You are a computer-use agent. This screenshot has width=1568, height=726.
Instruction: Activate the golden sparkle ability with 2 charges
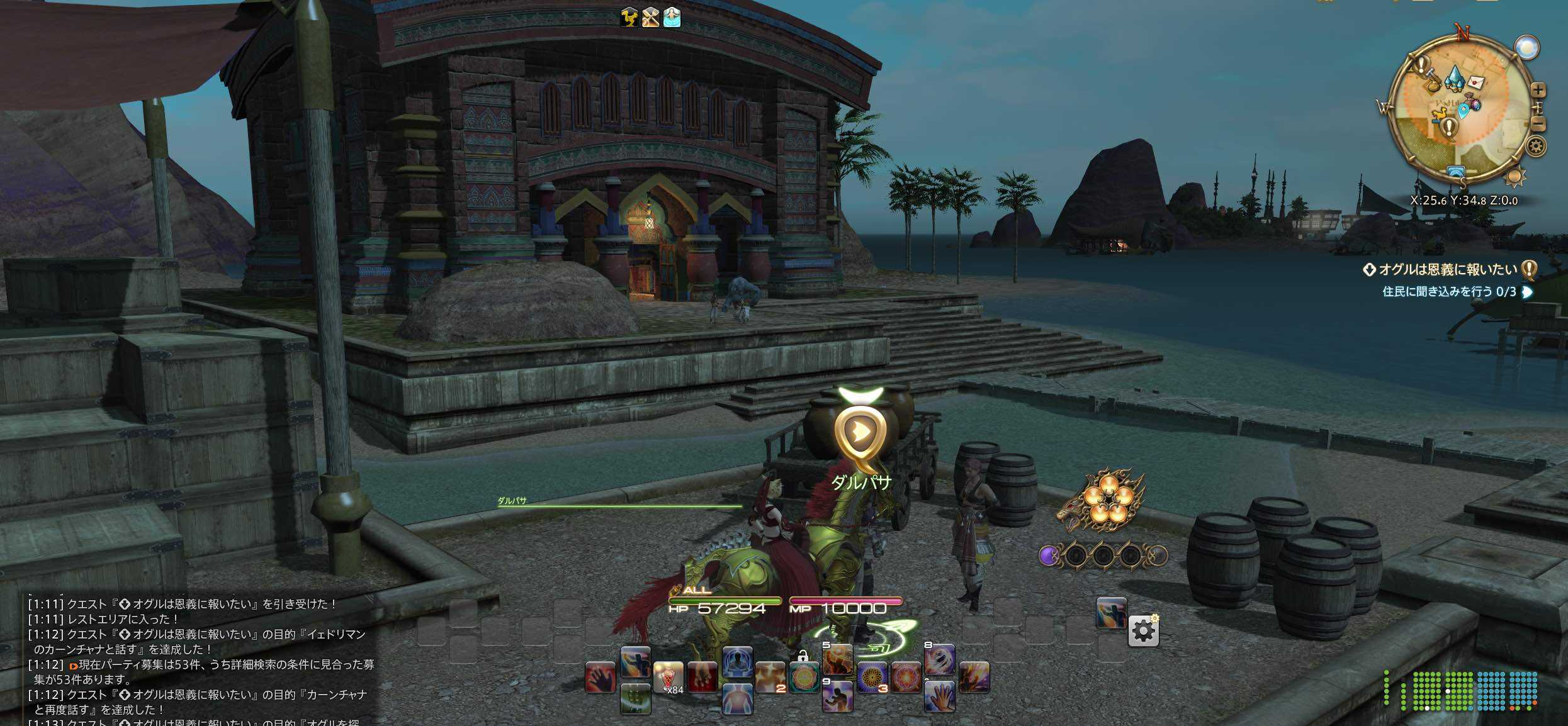click(x=770, y=677)
